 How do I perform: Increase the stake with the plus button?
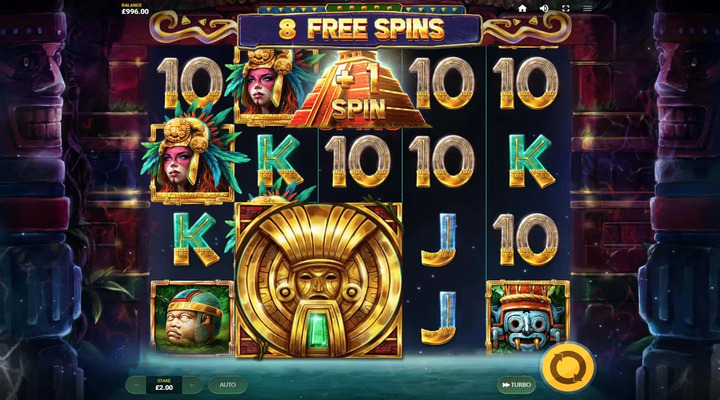[192, 384]
